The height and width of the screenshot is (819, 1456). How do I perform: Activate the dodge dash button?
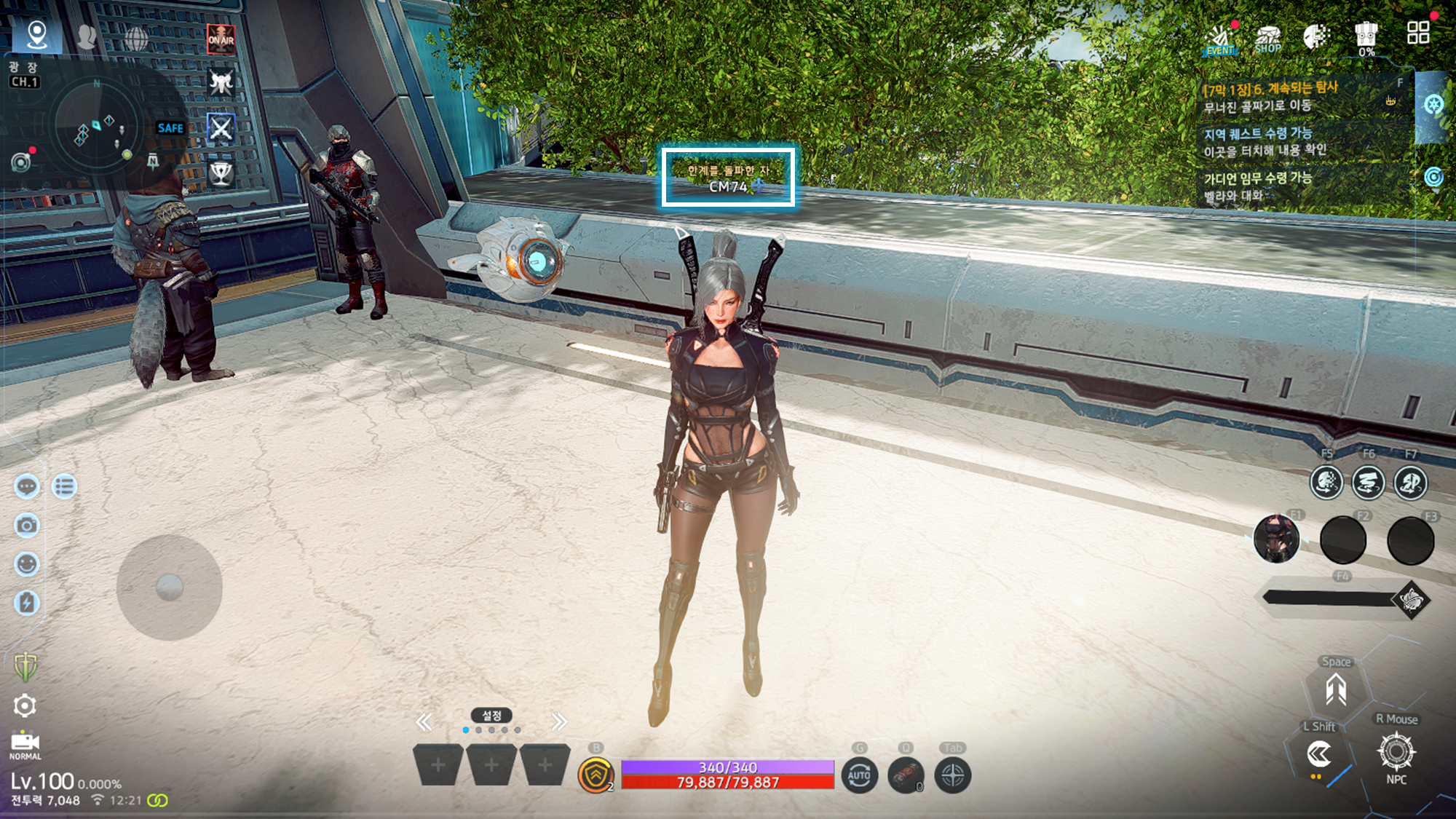pos(1318,755)
